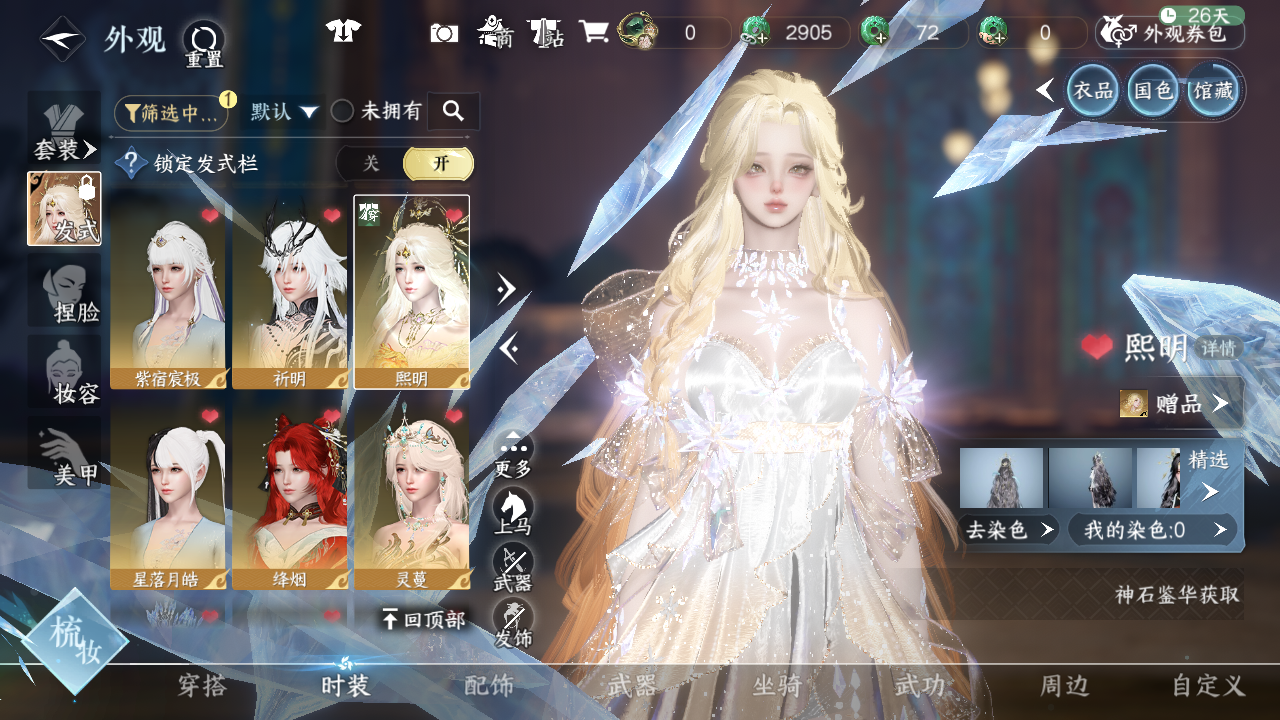
Task: Search hairstyles with the magnifier button
Action: 453,111
